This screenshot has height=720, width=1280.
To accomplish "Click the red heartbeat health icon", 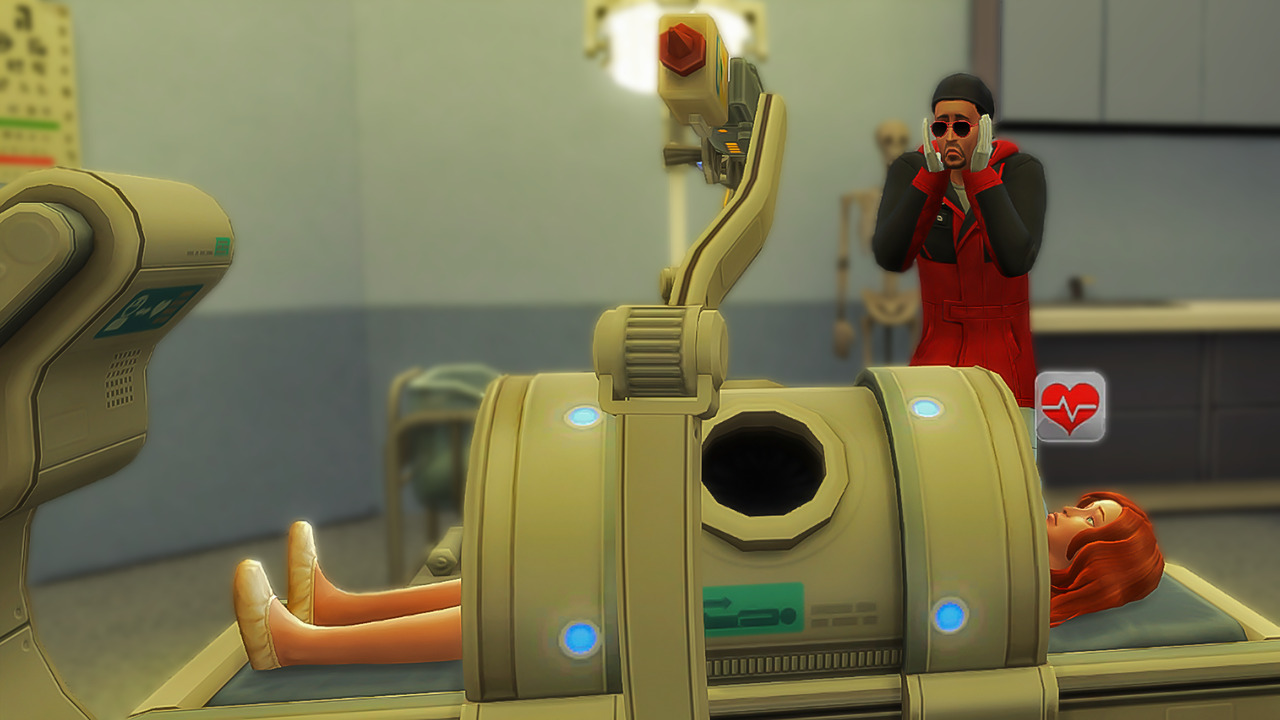I will click(1070, 407).
